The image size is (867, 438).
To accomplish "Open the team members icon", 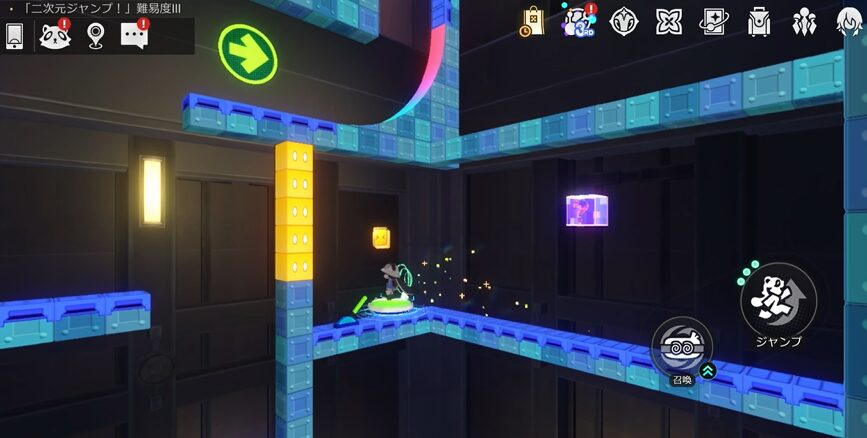I will pos(803,21).
